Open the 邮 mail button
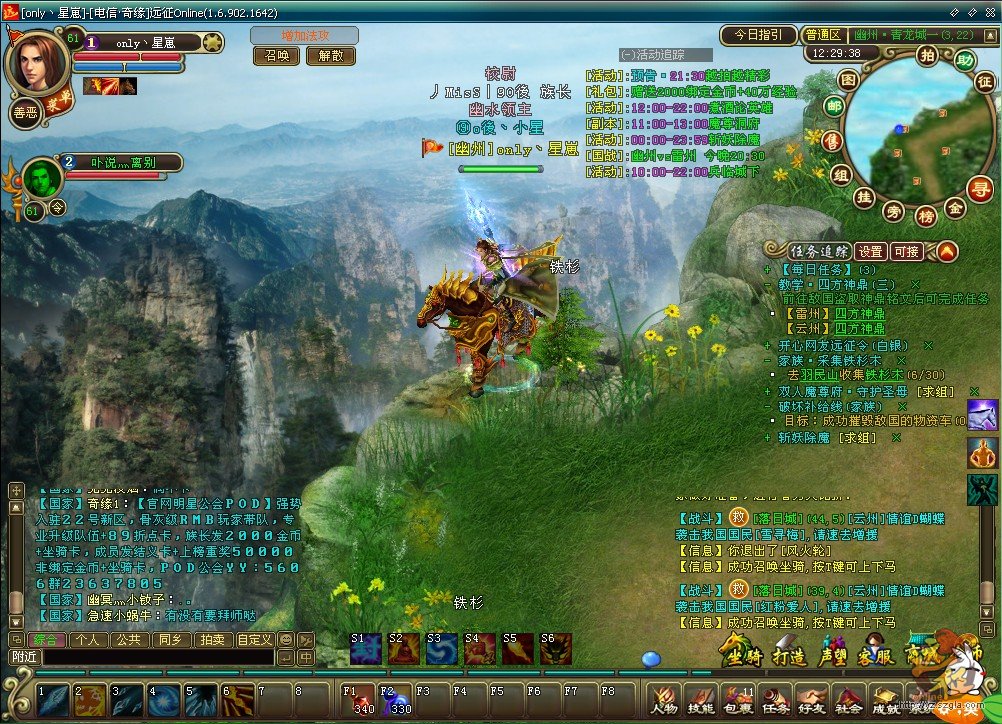 tap(833, 107)
